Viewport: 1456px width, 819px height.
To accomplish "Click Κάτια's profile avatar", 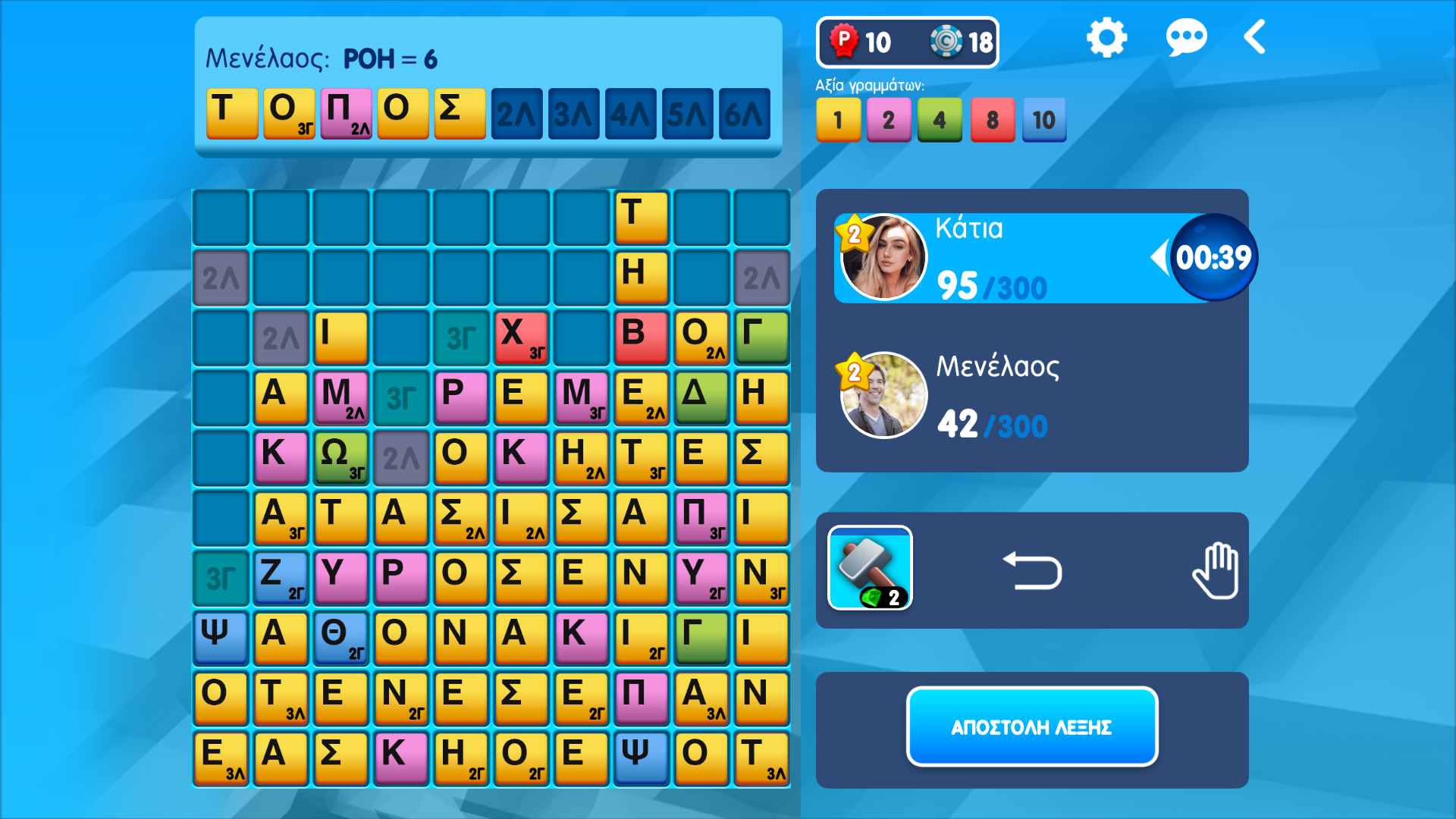I will [883, 256].
